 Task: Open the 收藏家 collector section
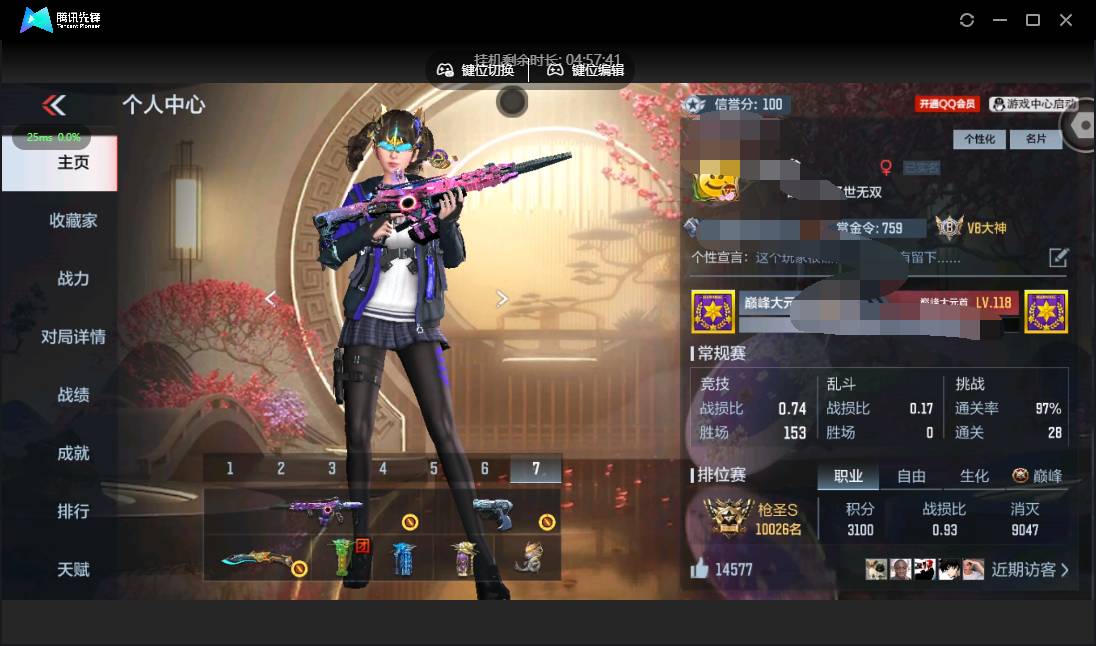73,221
